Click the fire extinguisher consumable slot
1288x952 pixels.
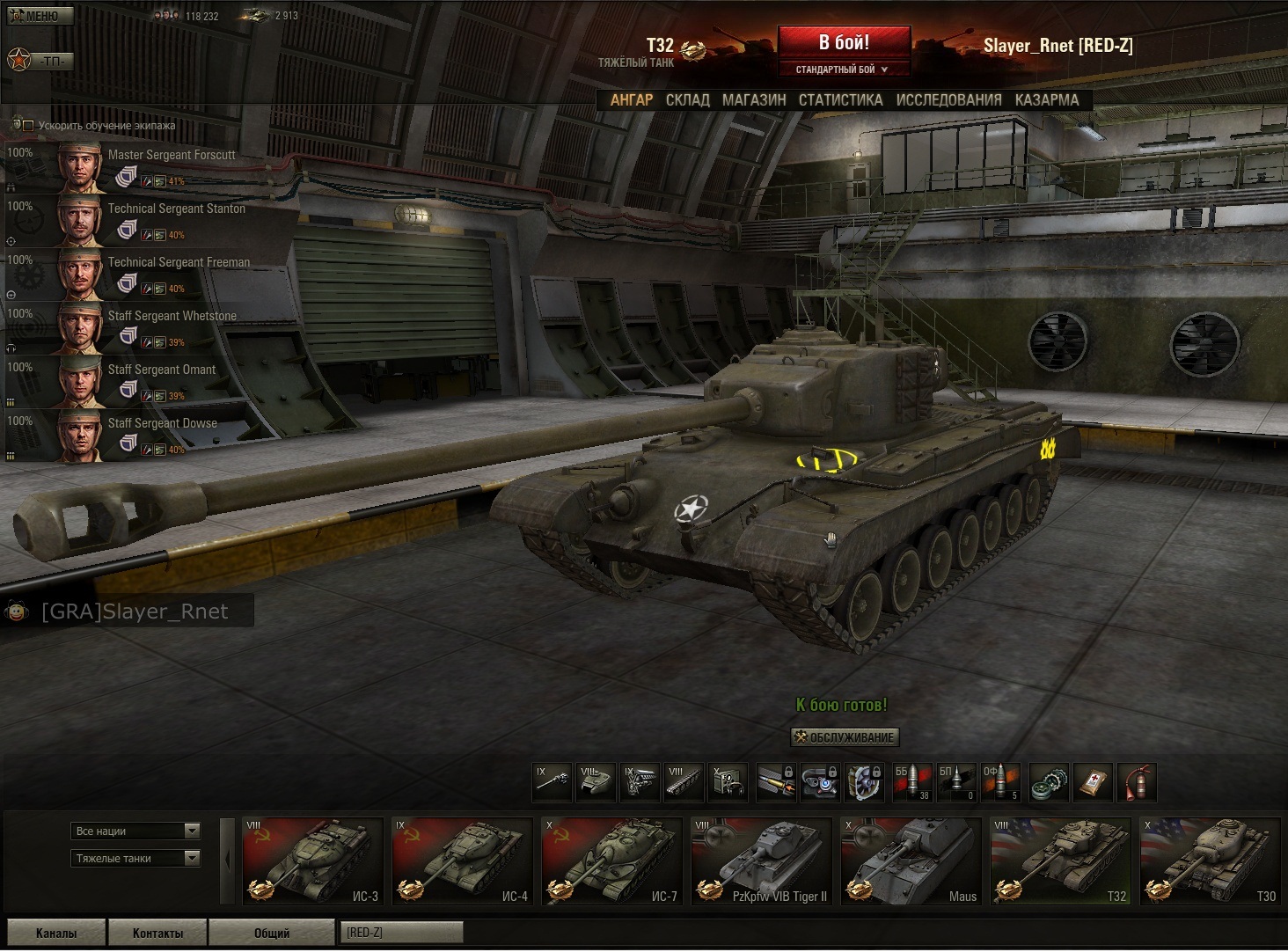(x=1137, y=782)
